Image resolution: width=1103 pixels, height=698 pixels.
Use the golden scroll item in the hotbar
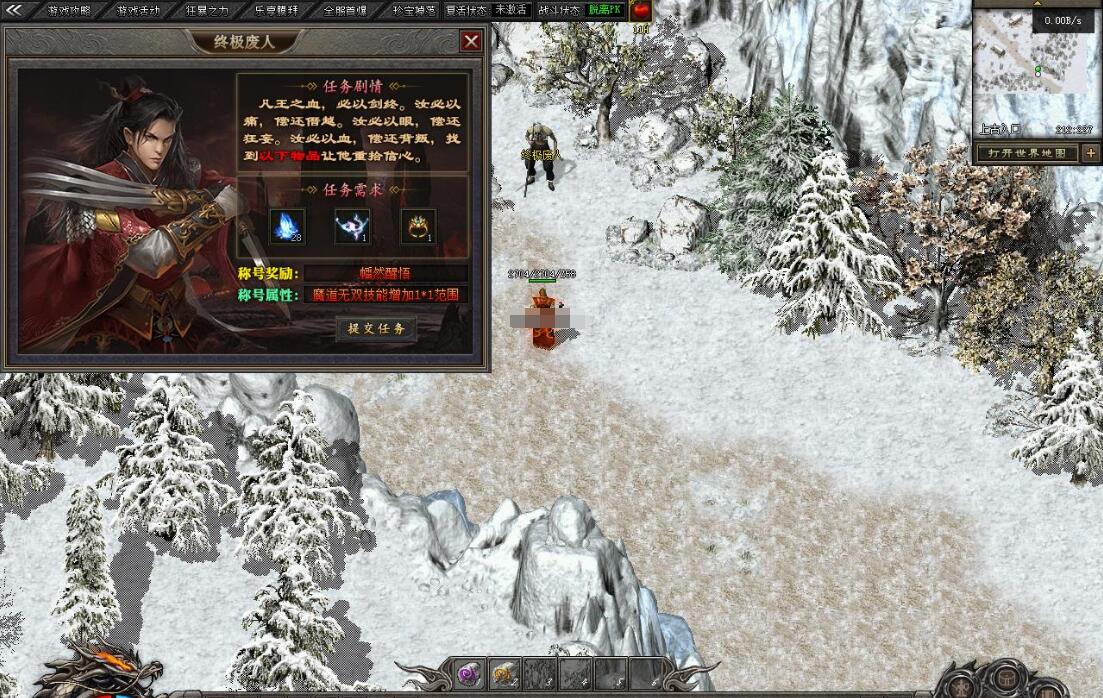point(505,673)
